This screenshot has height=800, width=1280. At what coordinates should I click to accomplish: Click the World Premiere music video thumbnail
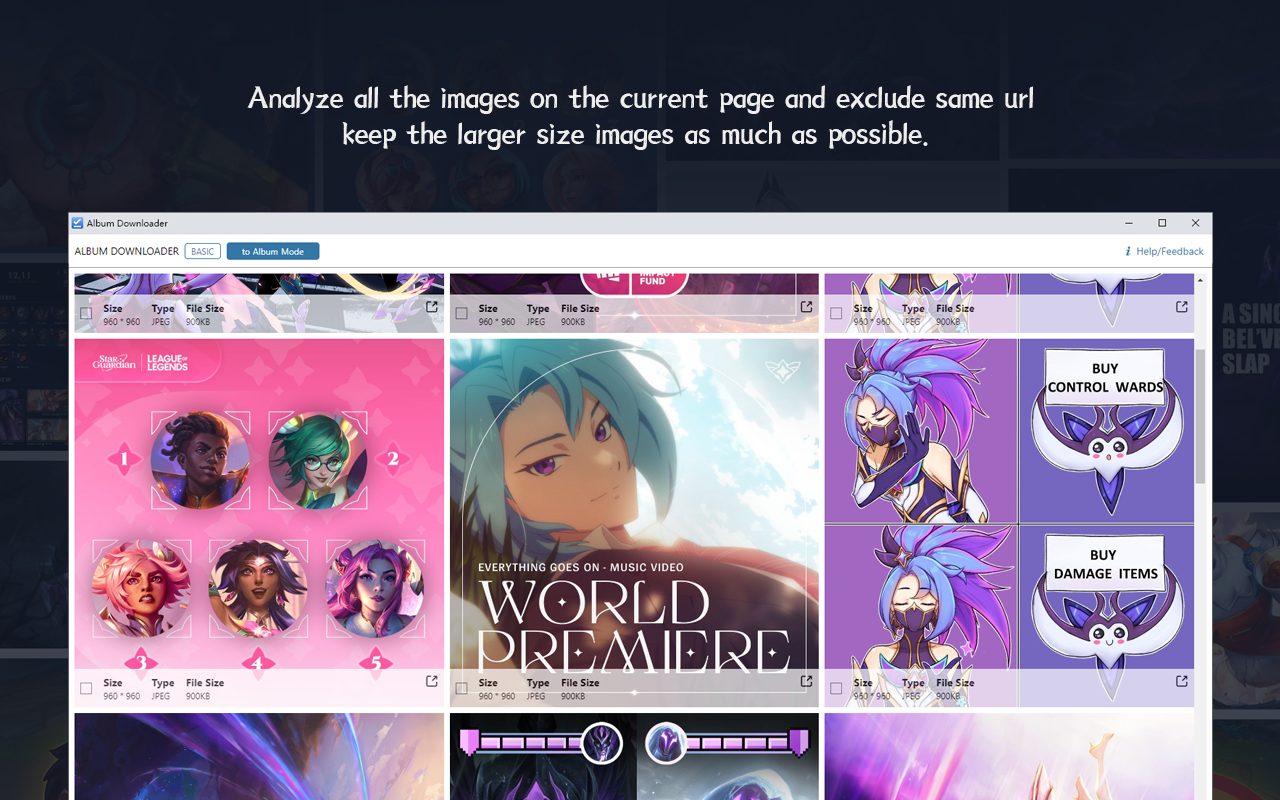pos(633,500)
